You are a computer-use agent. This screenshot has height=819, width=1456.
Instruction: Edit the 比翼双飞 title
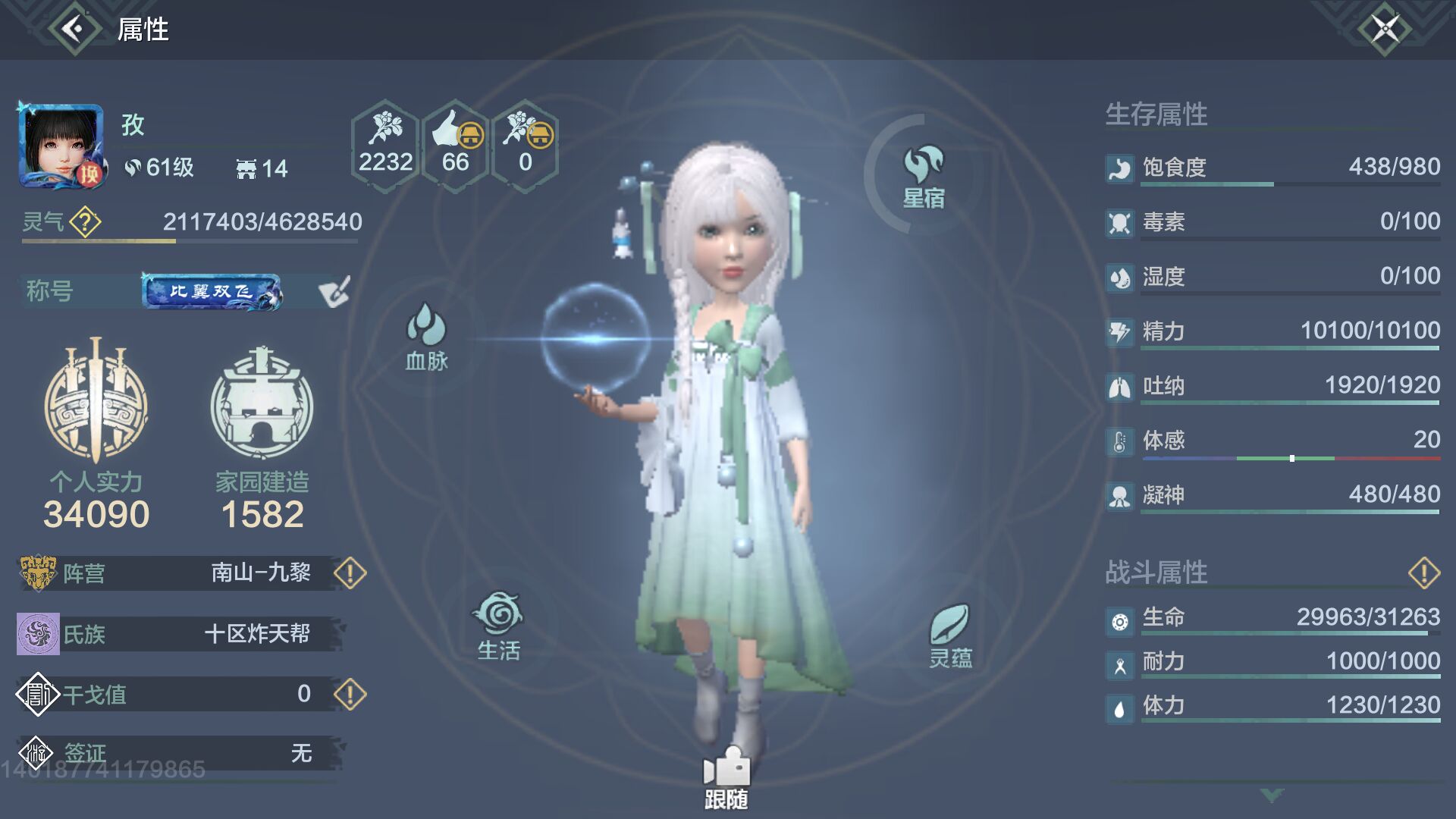(x=334, y=292)
